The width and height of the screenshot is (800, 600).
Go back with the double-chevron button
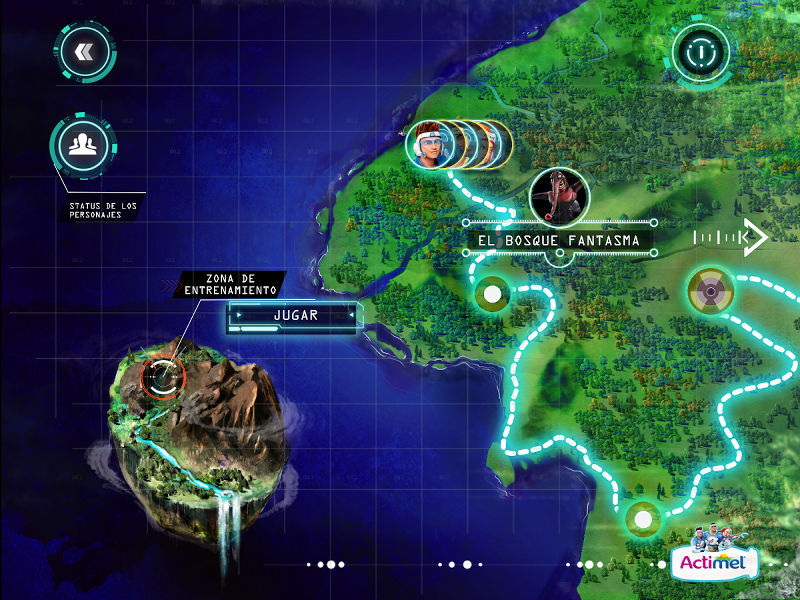tap(82, 52)
